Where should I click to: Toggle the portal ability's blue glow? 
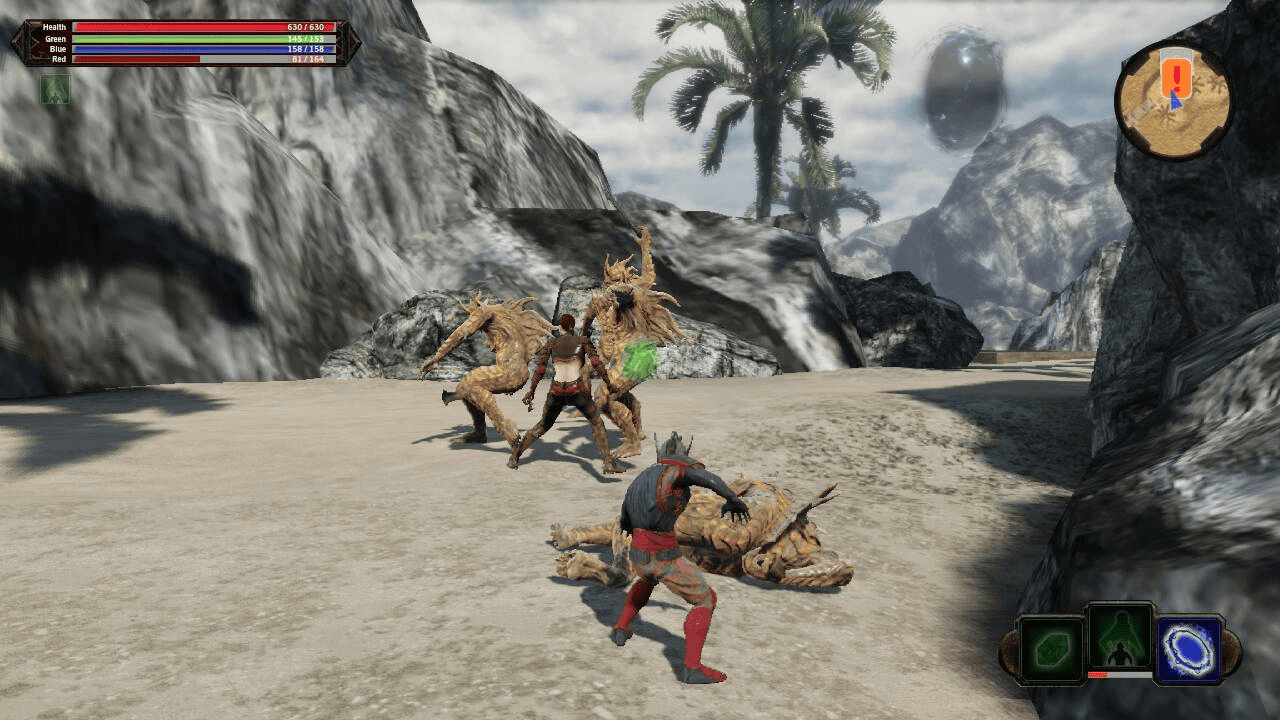1188,648
